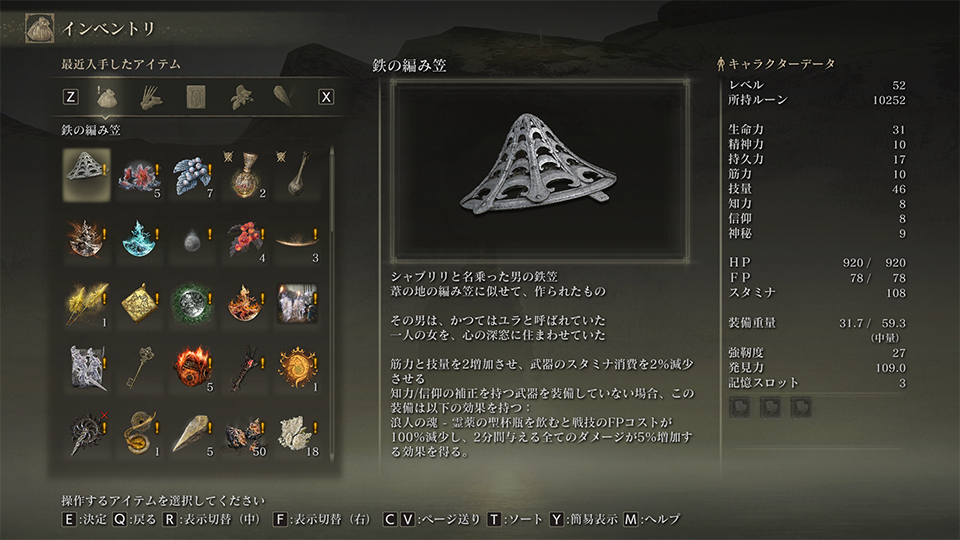Screen dimensions: 960x540
Task: Switch to the pouch bag category tab
Action: (x=108, y=97)
